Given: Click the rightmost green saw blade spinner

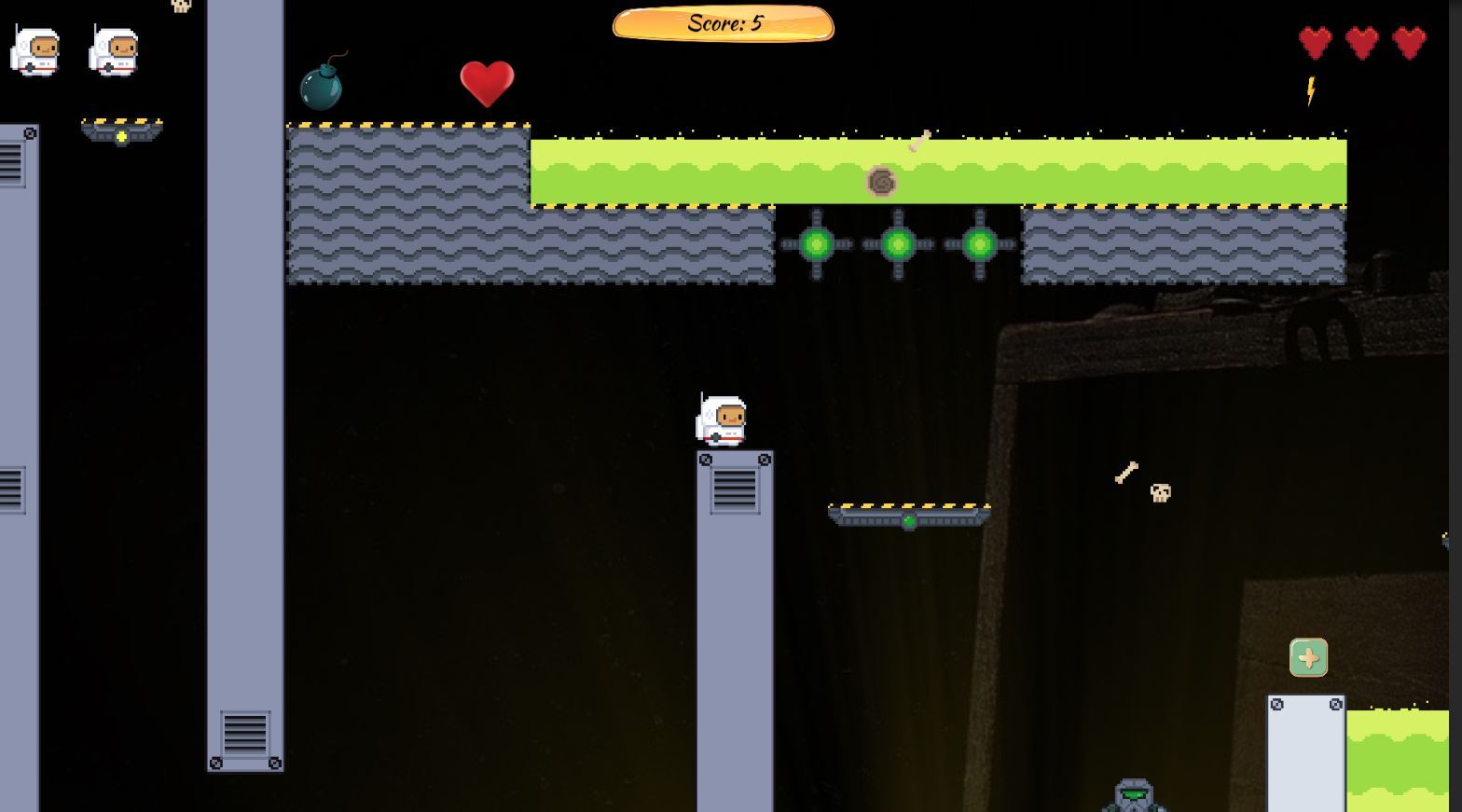Looking at the screenshot, I should (978, 244).
